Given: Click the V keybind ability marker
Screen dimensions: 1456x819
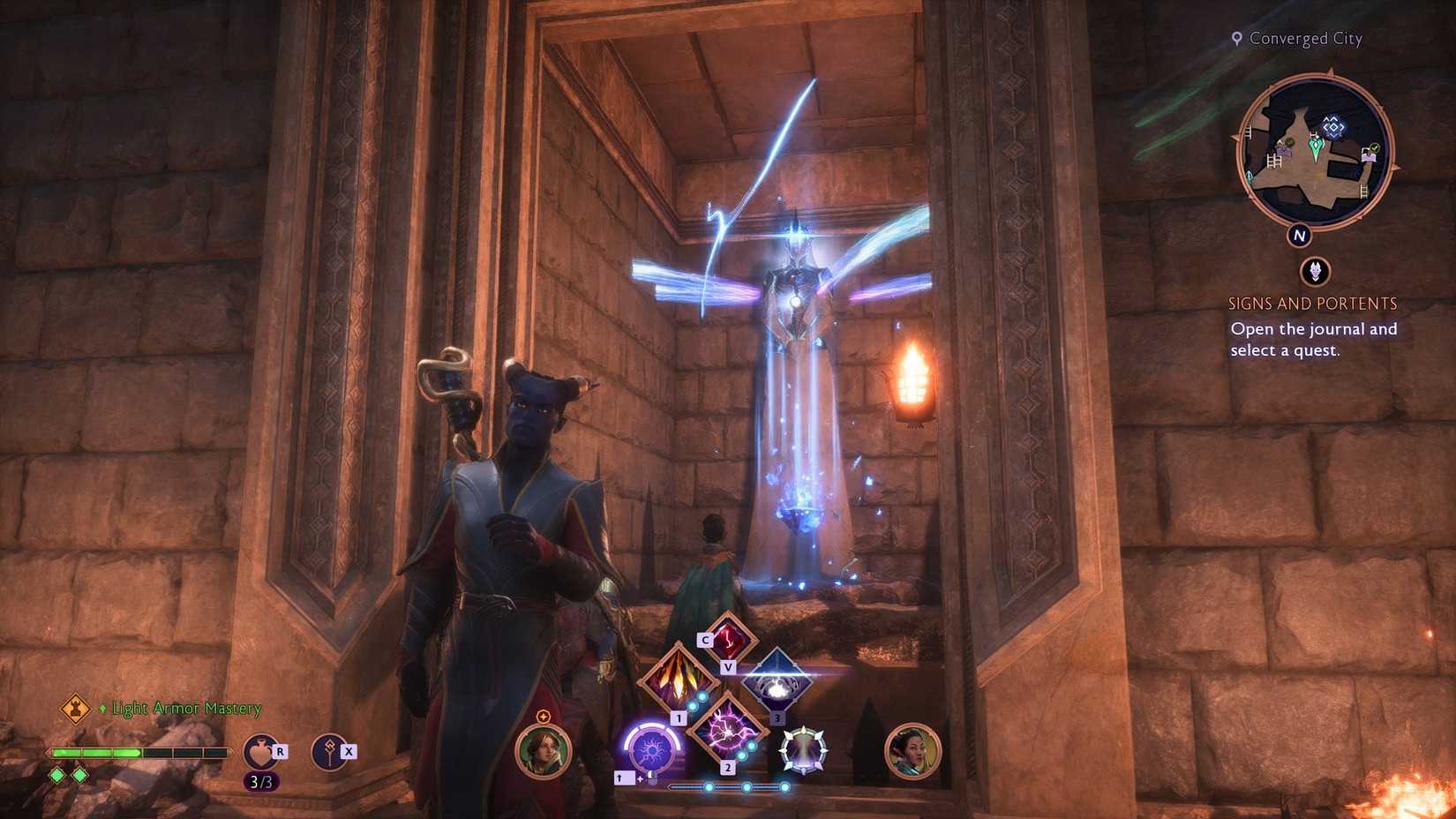Looking at the screenshot, I should click(x=729, y=668).
